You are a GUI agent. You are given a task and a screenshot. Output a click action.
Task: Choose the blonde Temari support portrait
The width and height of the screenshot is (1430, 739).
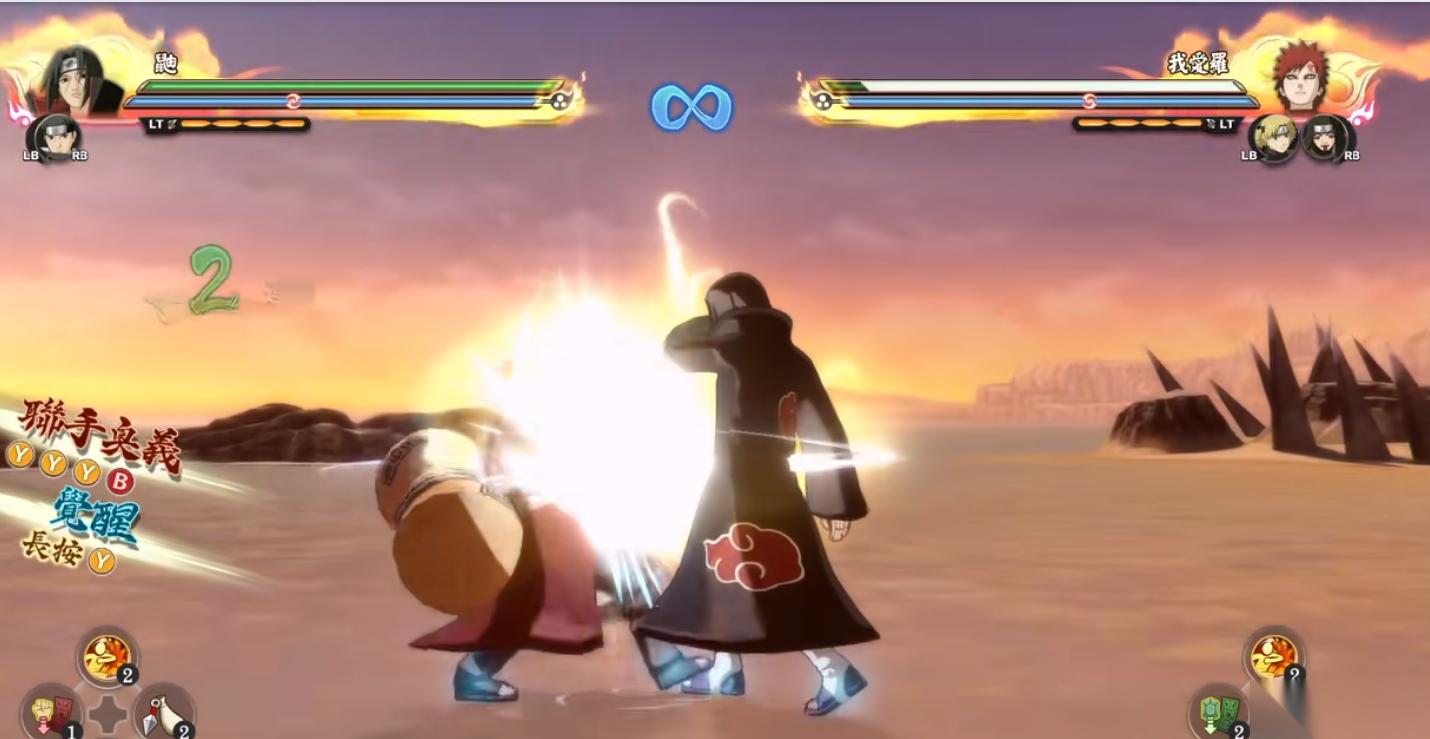coord(1273,138)
